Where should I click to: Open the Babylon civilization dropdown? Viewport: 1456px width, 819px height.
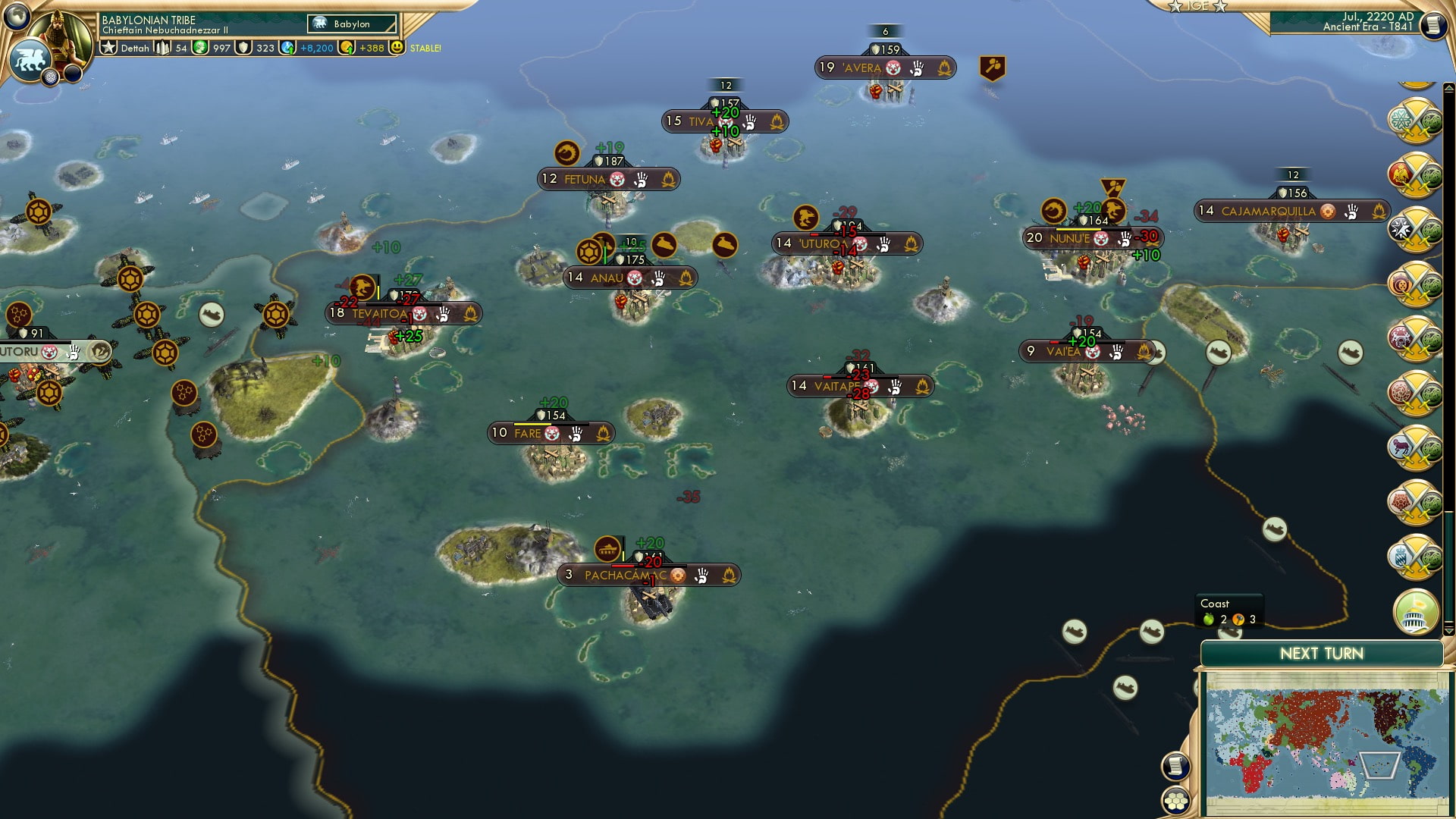tap(350, 24)
